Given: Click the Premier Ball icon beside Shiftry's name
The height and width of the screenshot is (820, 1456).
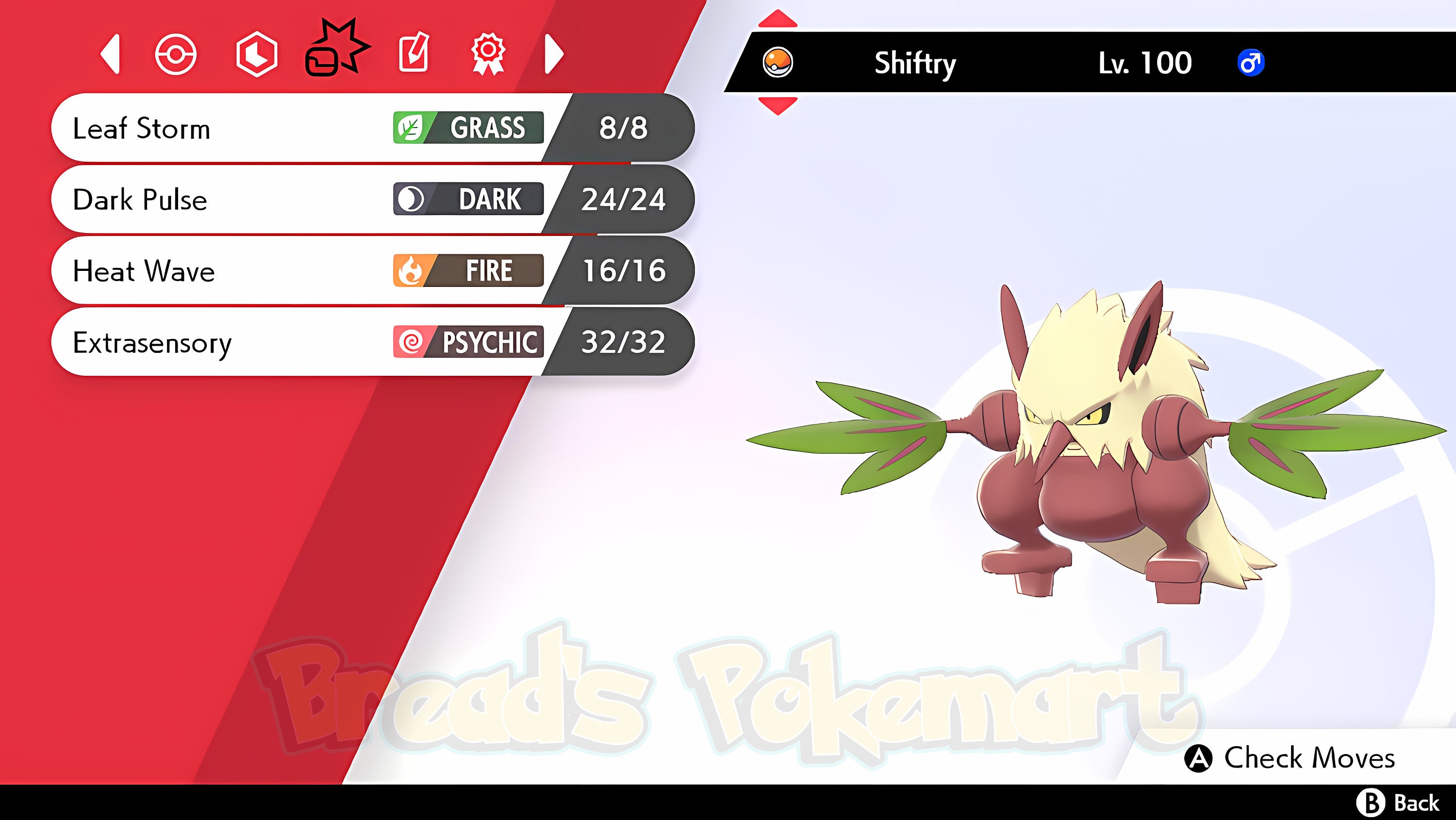Looking at the screenshot, I should 778,62.
